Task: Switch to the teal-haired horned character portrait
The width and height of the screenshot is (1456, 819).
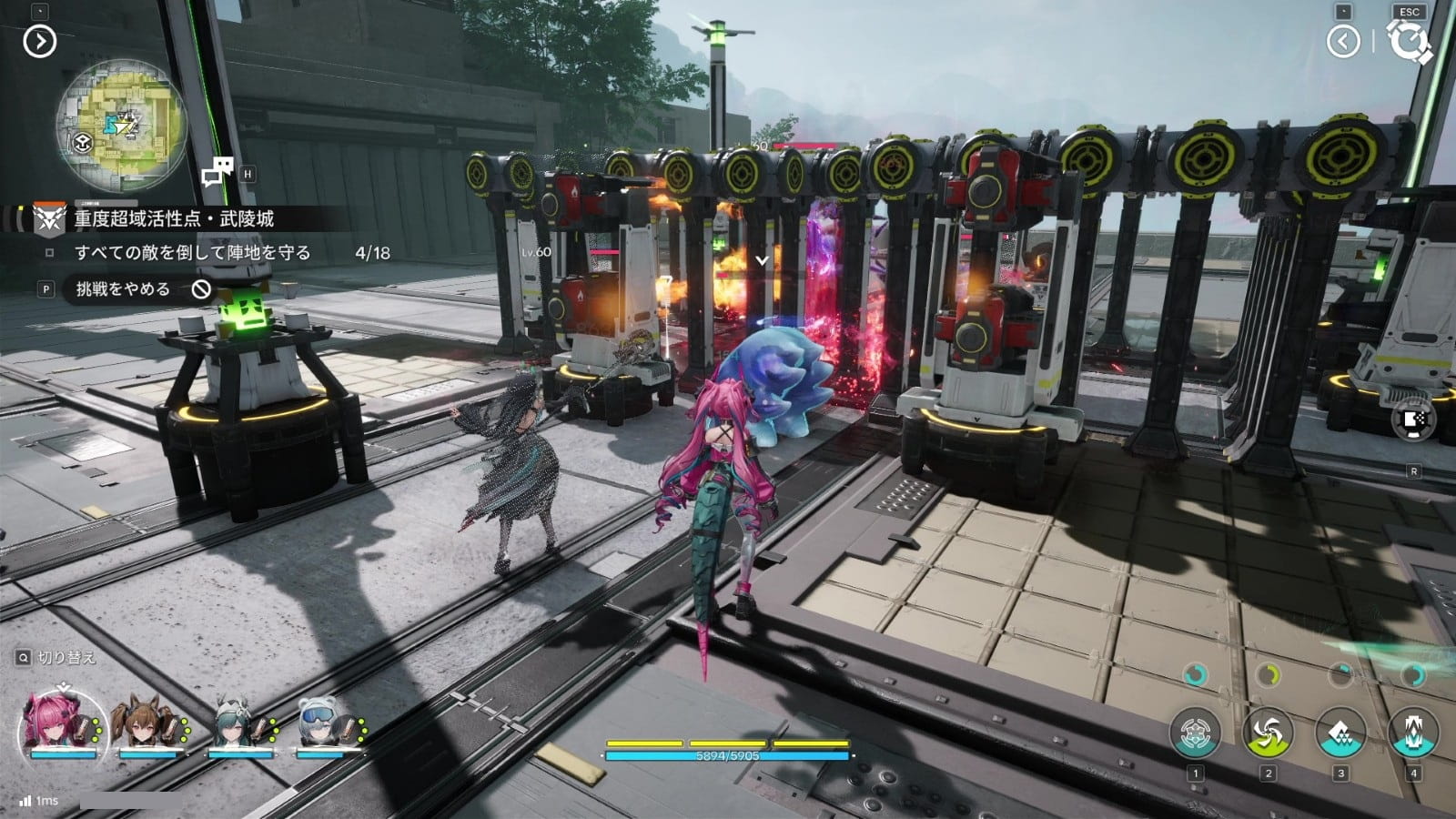Action: (237, 728)
